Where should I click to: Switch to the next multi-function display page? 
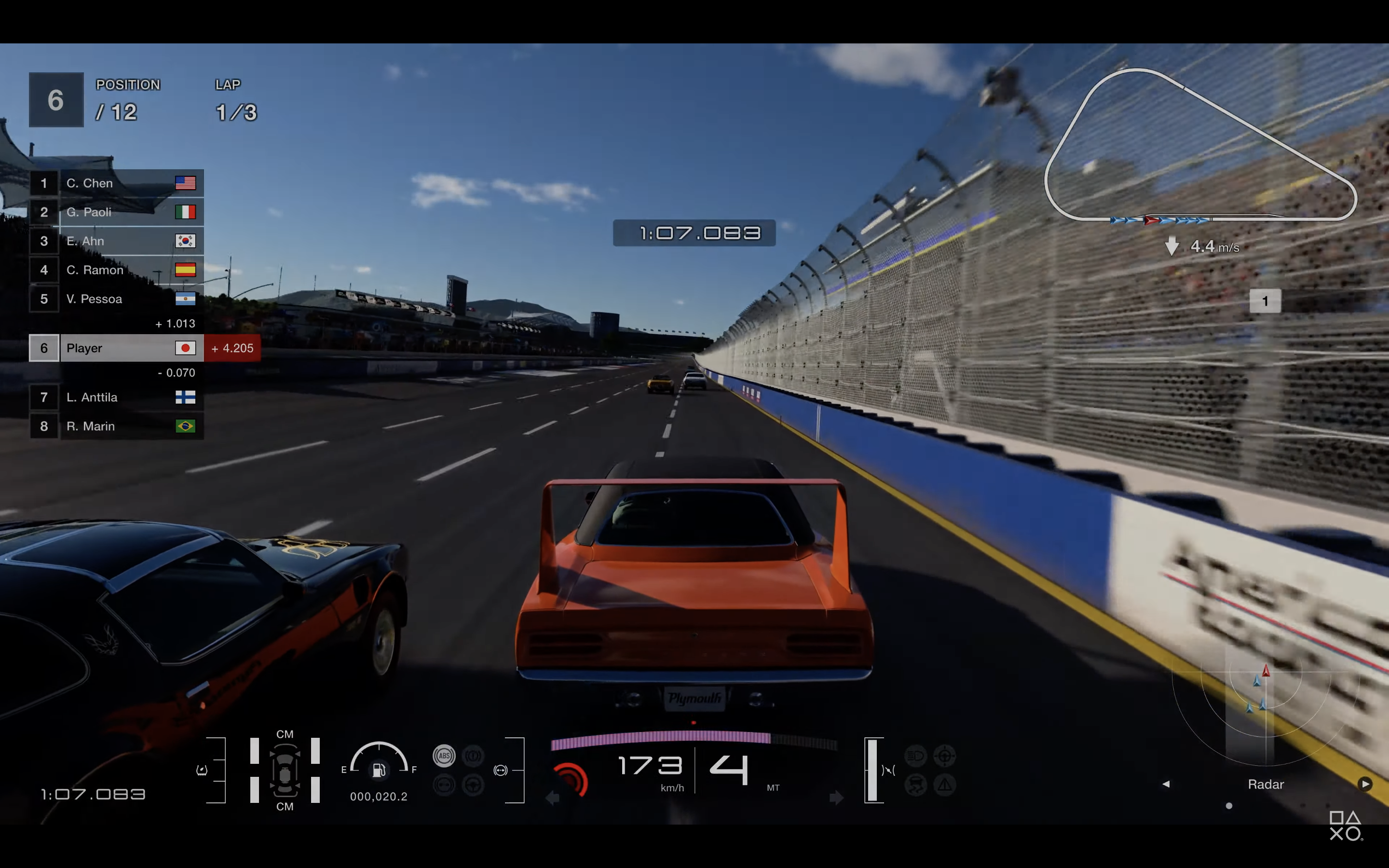coord(1365,784)
